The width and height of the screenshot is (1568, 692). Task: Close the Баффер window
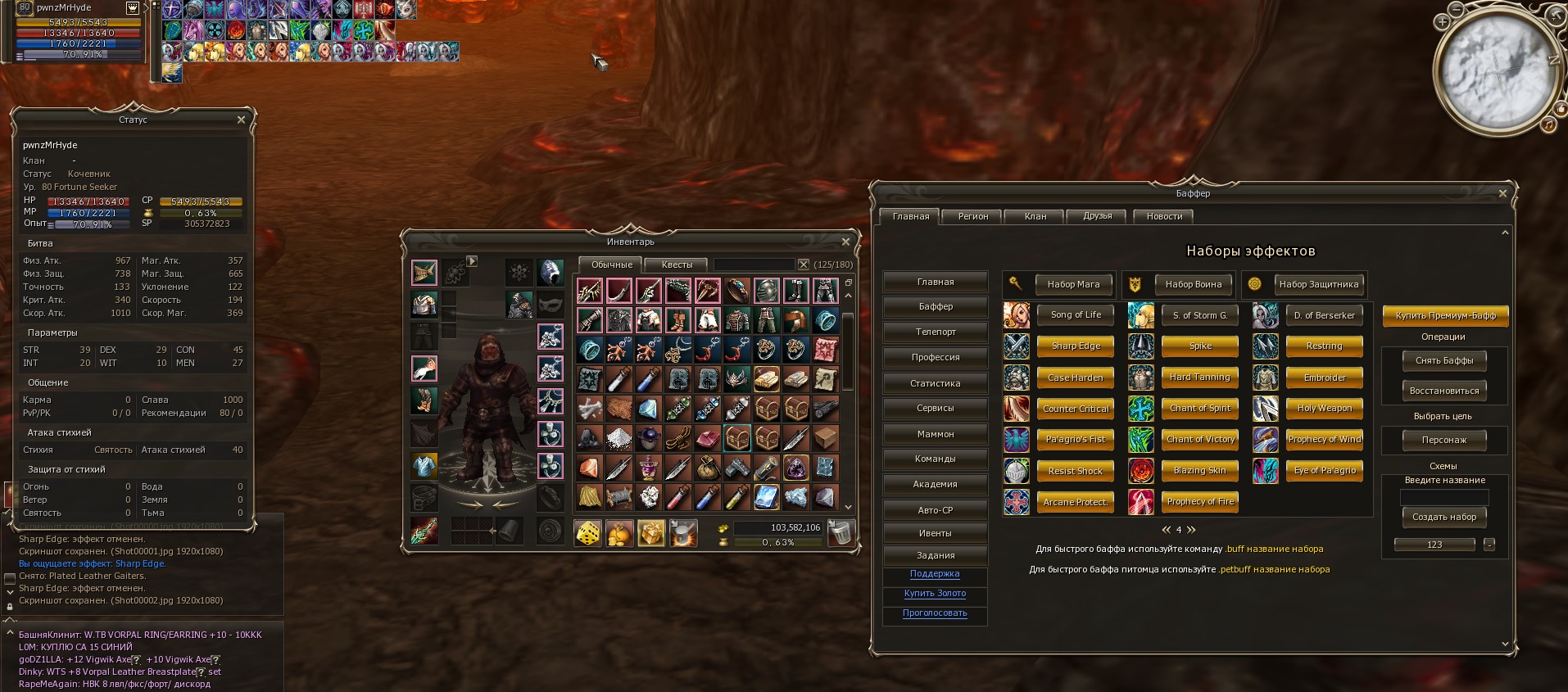[x=1502, y=193]
